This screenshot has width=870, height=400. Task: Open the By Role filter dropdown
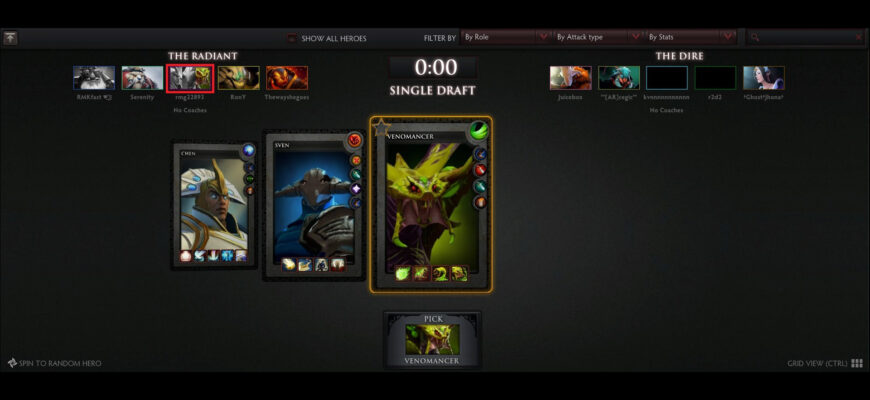(506, 37)
